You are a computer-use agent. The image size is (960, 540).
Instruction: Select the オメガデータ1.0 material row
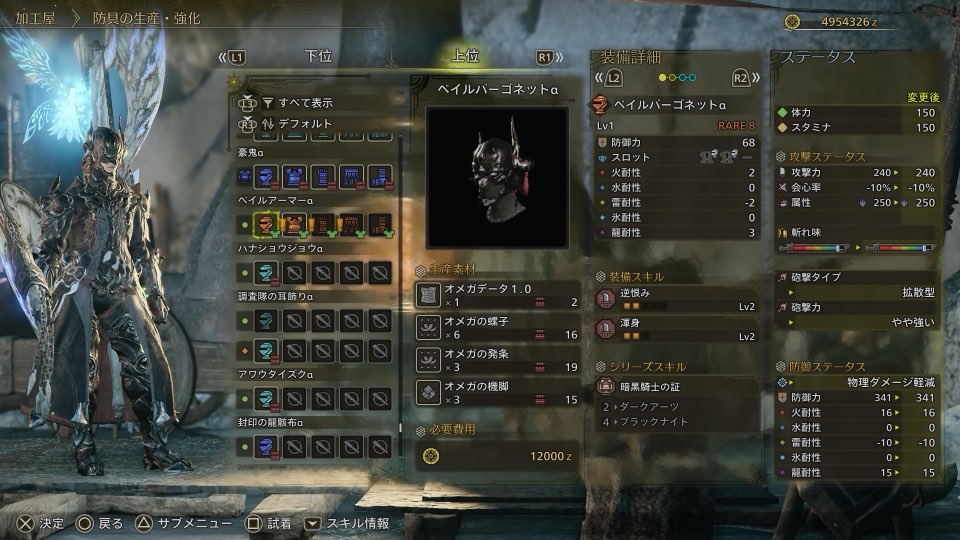click(x=497, y=295)
